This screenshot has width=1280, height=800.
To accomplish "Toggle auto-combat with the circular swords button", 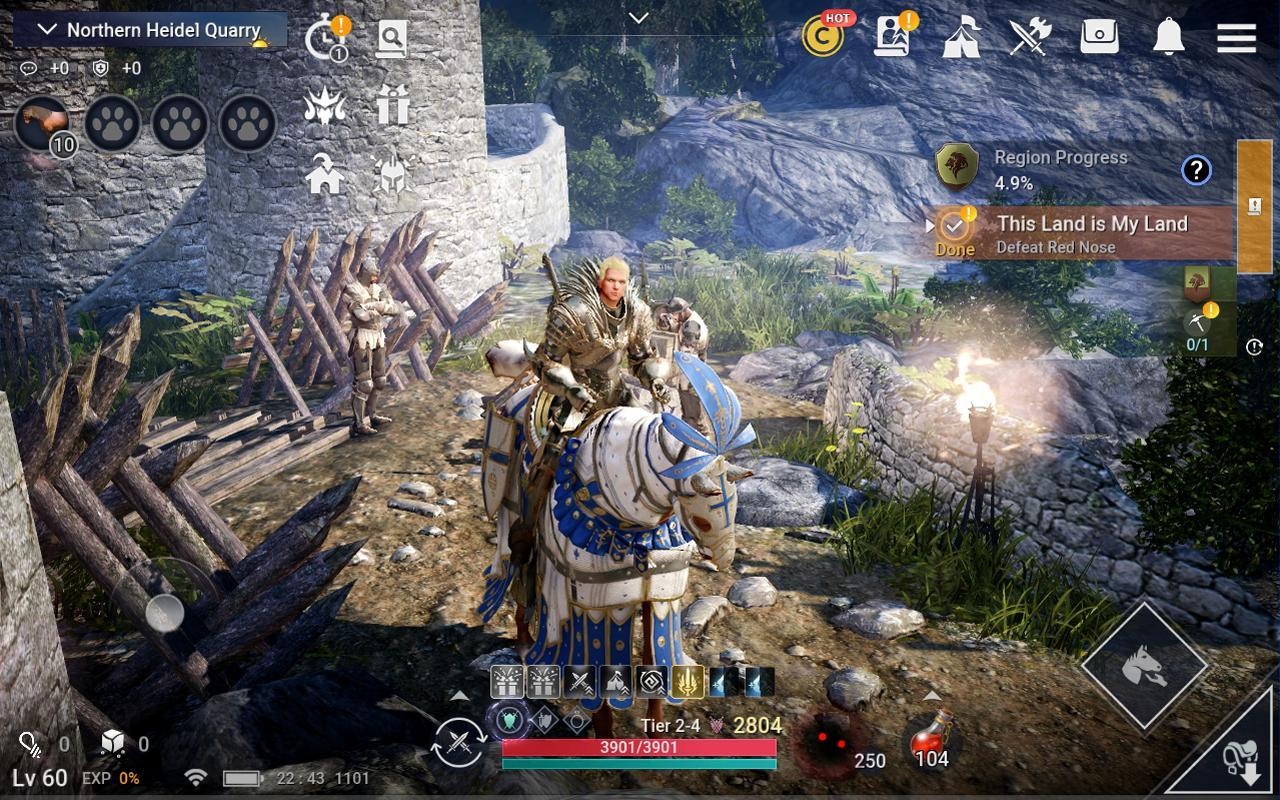I will tap(457, 740).
